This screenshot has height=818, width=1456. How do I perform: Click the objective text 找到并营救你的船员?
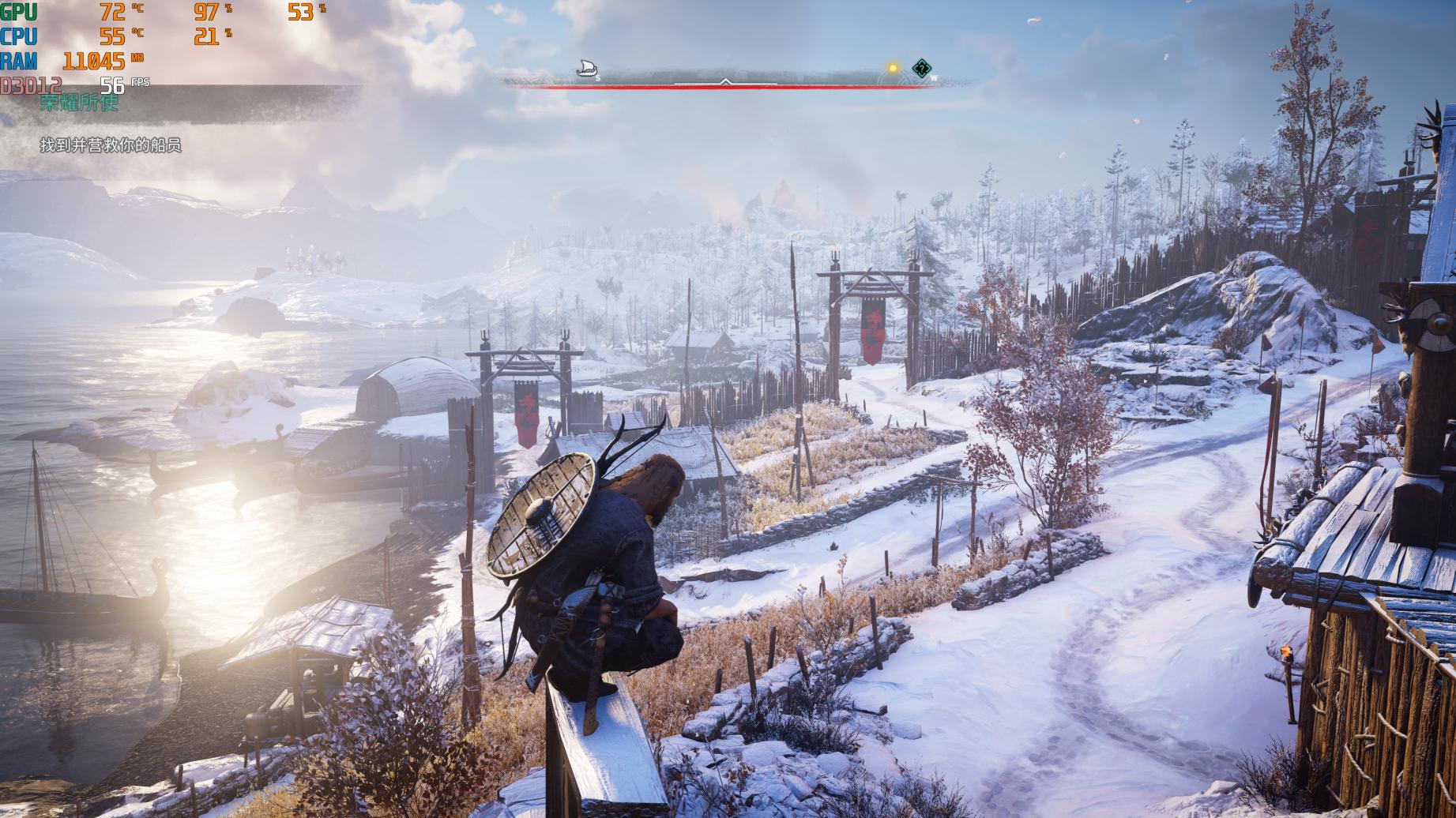[x=111, y=145]
